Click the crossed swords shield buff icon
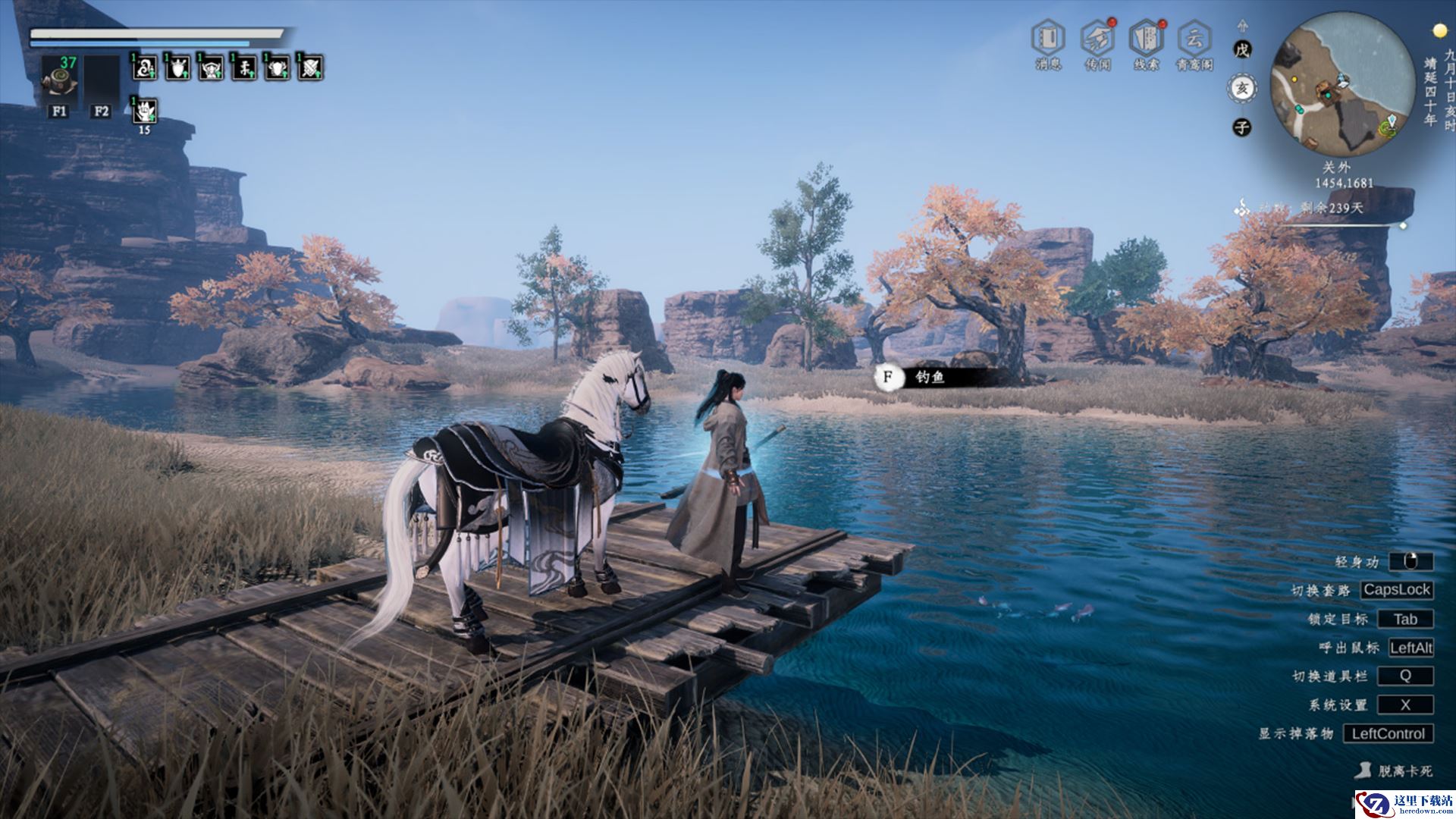This screenshot has width=1456, height=819. pos(310,68)
